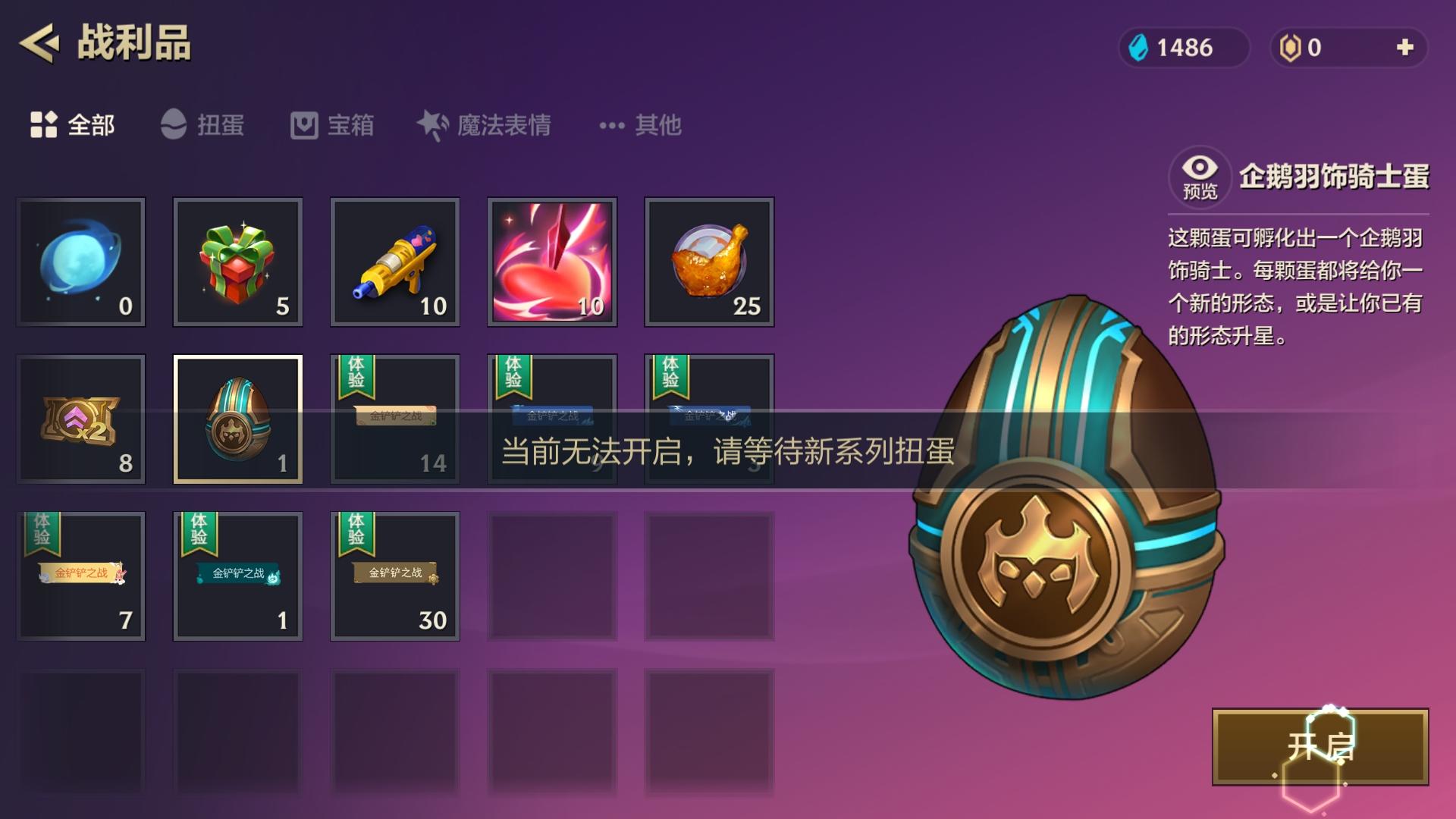Open the 扭蛋 category filter
This screenshot has height=819, width=1456.
pos(203,126)
